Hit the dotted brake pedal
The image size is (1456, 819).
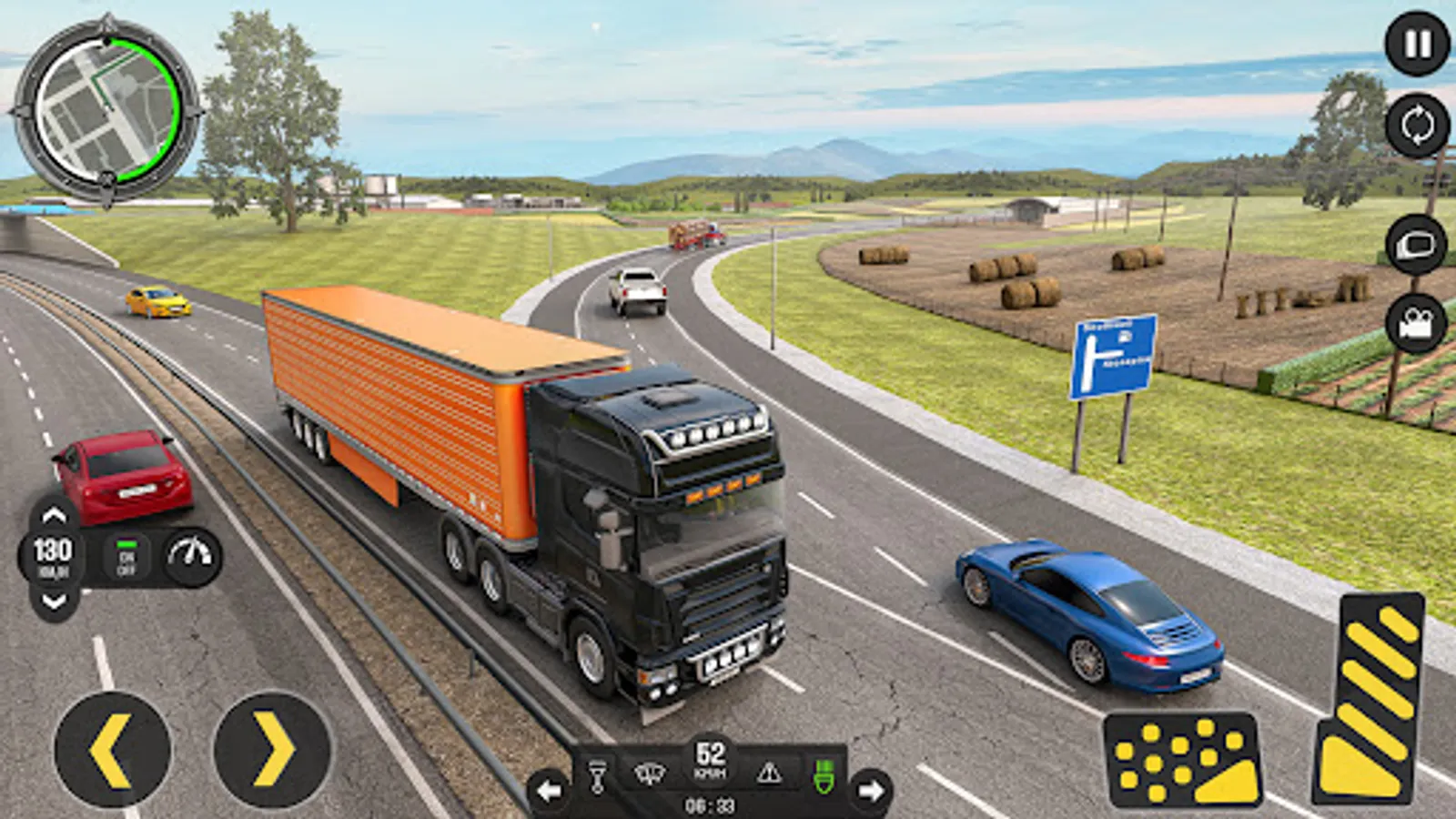[1182, 760]
